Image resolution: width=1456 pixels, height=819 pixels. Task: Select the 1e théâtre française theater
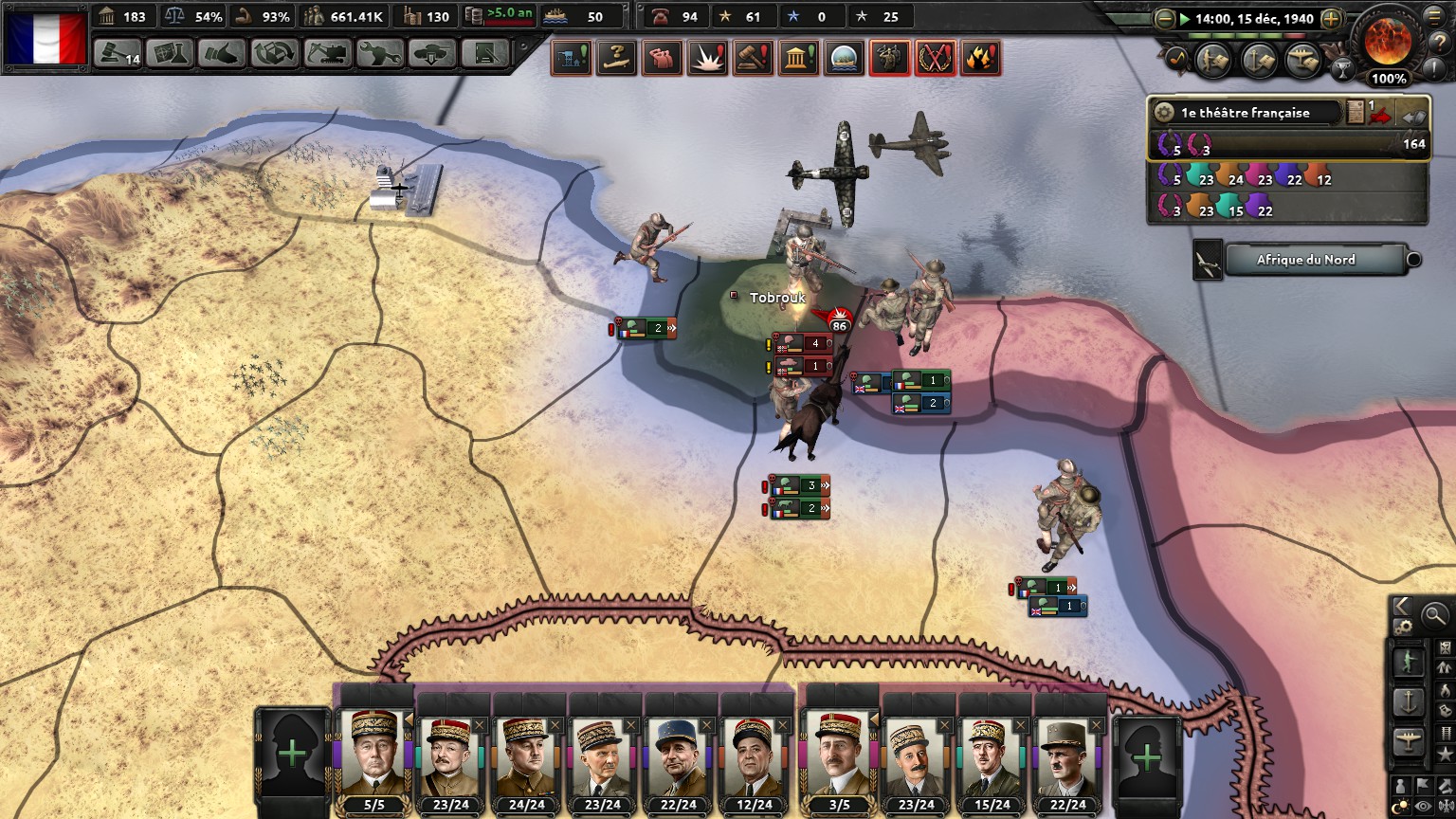pos(1245,113)
